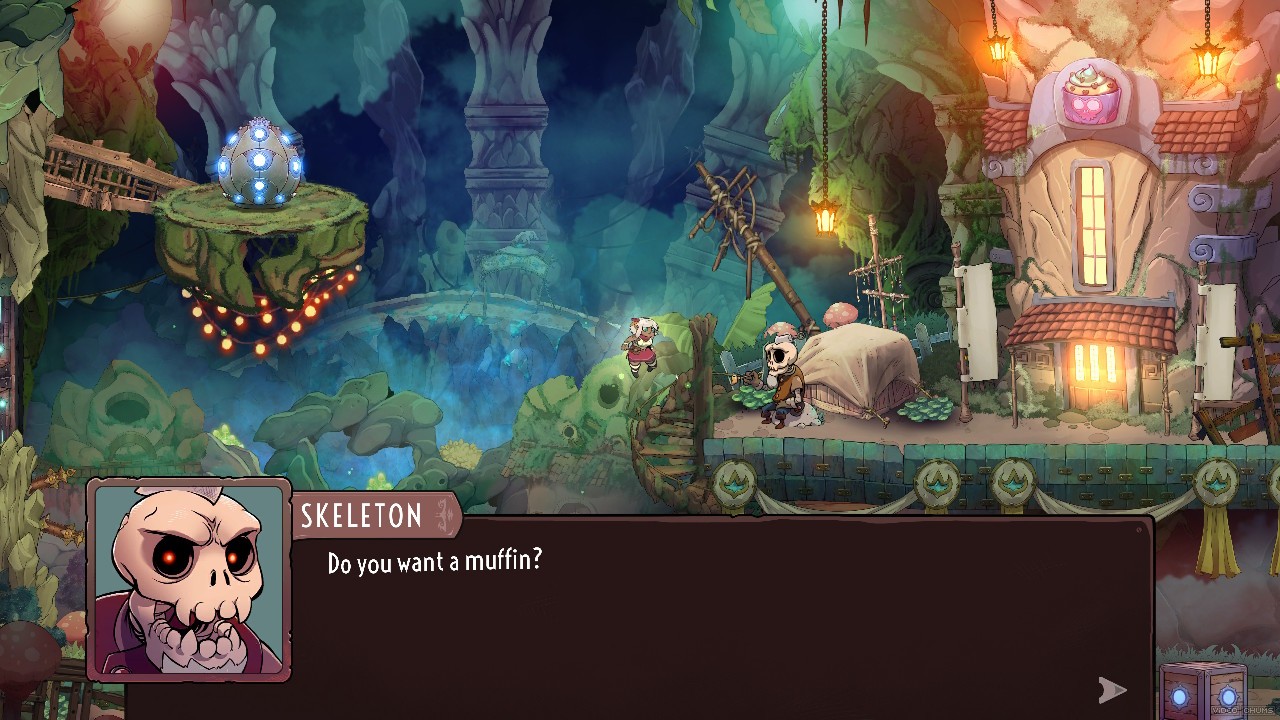Click the decorative emblem on the SKELETON name plate
Screen dimensions: 1280x720
coord(443,513)
